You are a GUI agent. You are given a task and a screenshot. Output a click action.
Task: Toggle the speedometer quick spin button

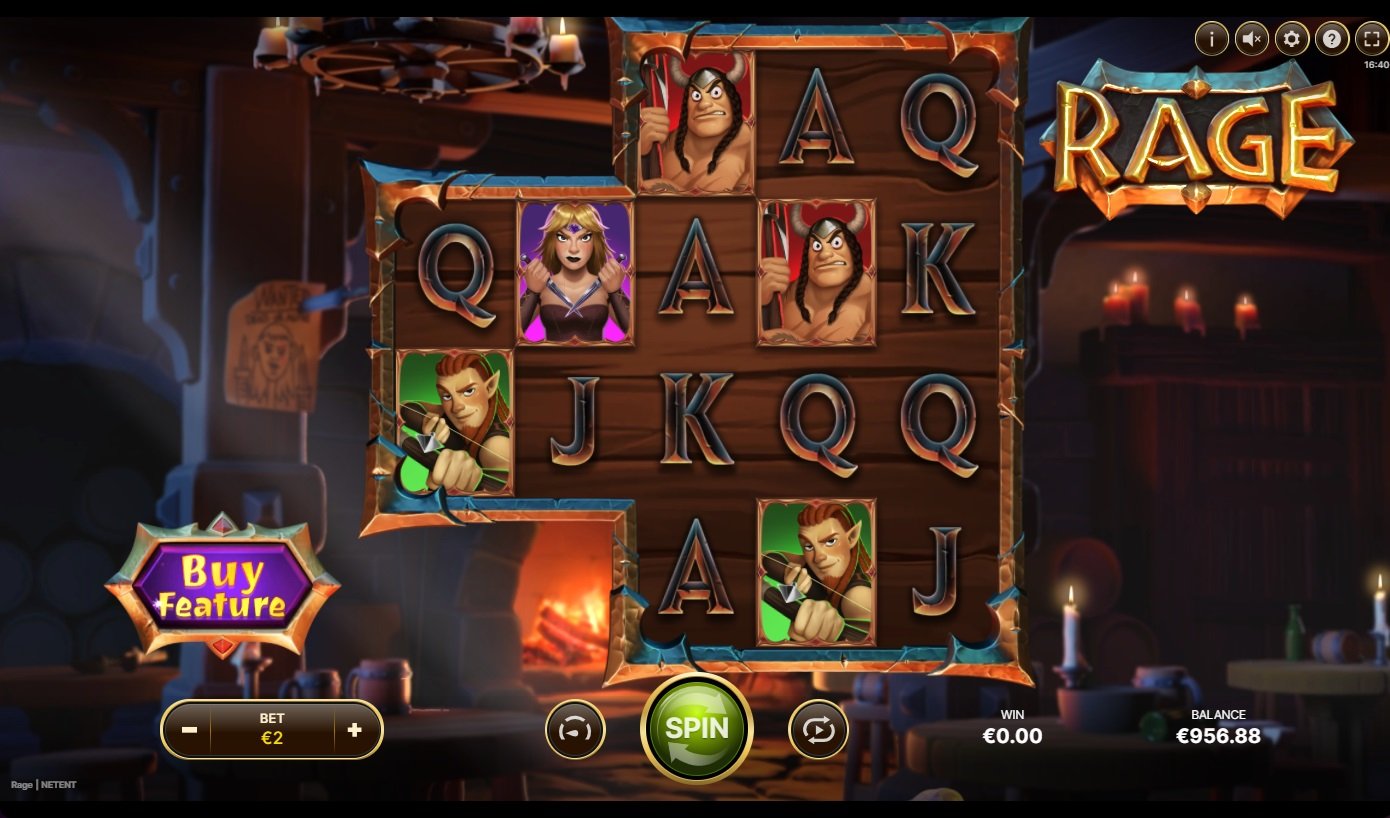[x=575, y=730]
